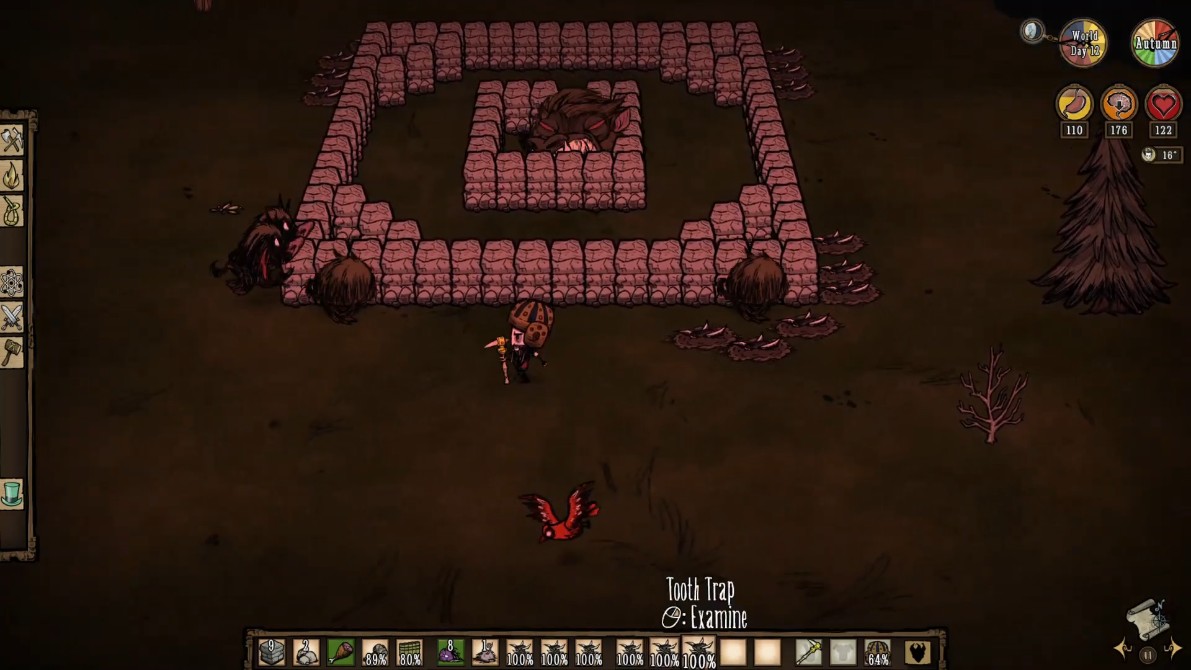The image size is (1191, 670).
Task: Open the Fight crossed-swords tab
Action: pos(12,318)
